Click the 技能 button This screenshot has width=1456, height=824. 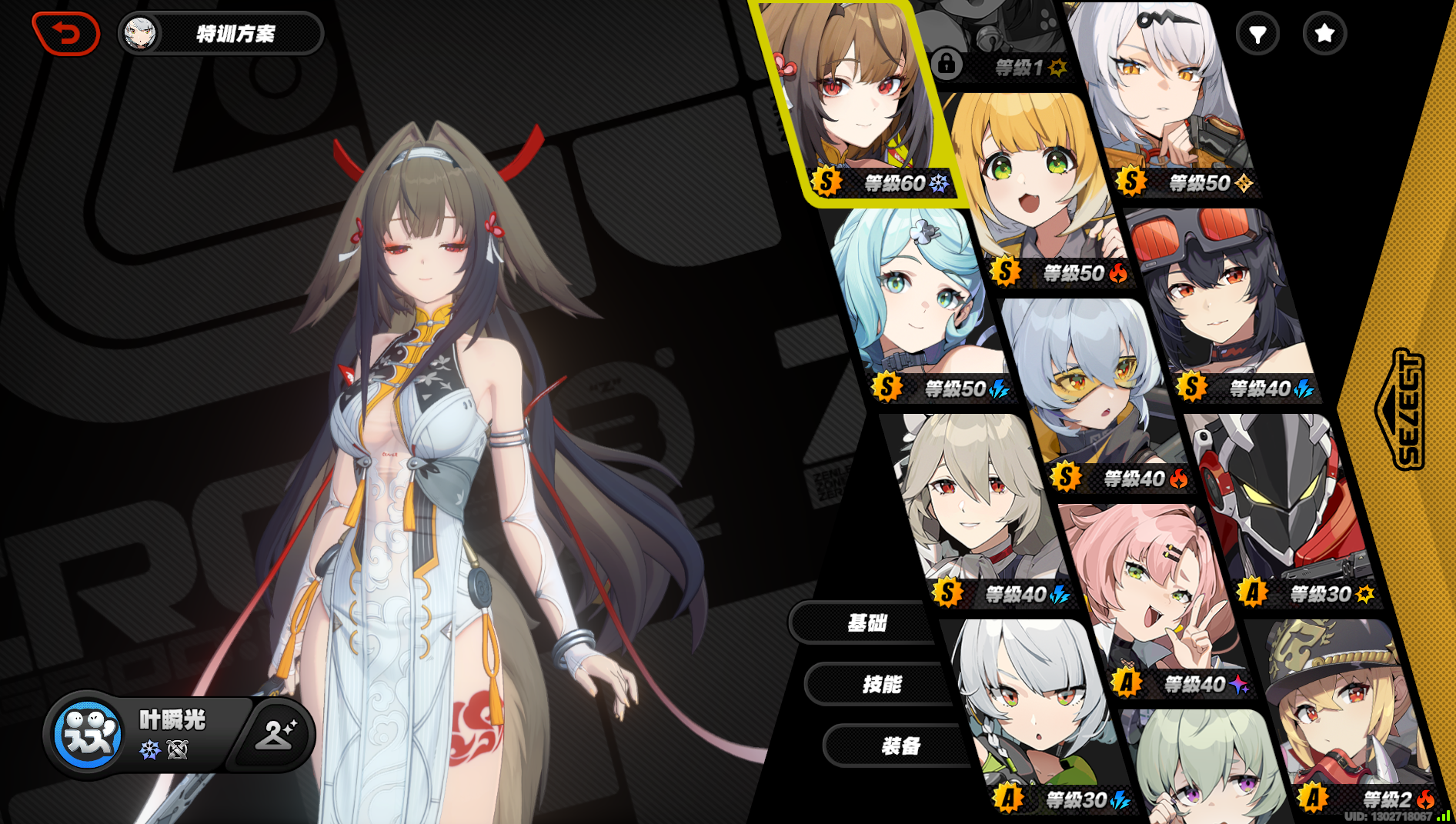point(881,684)
